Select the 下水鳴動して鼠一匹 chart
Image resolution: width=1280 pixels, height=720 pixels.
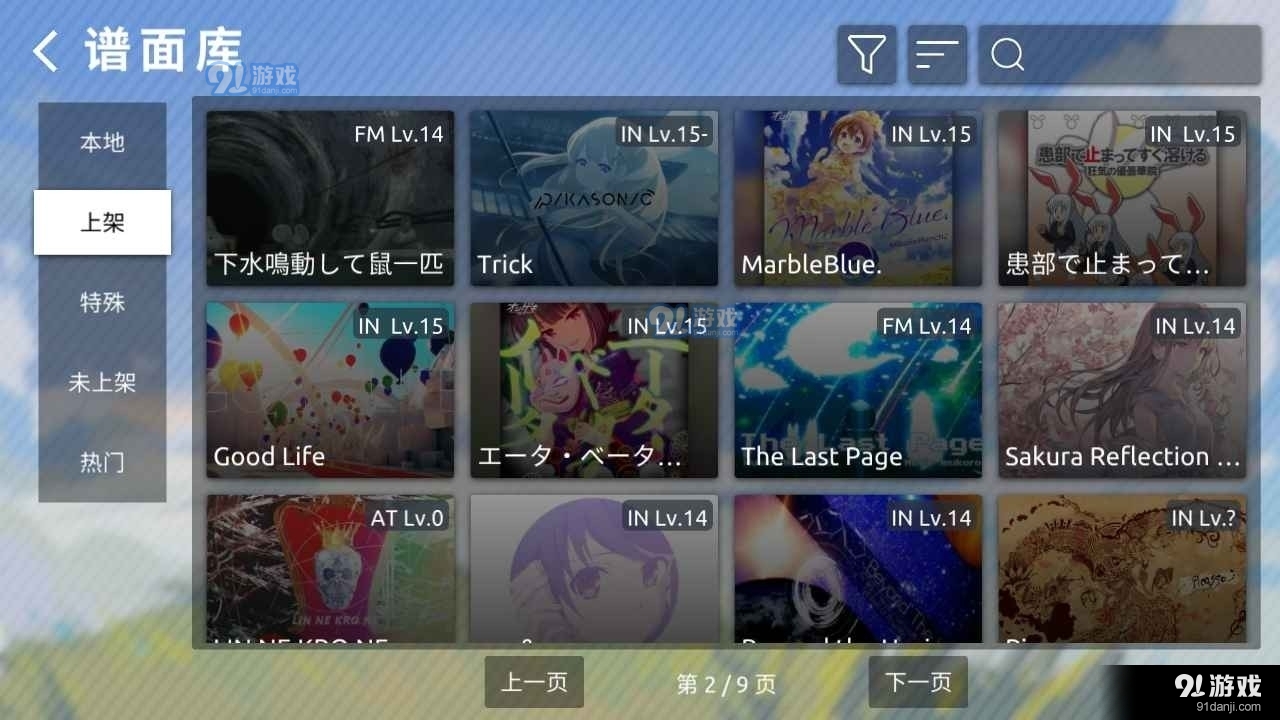329,197
